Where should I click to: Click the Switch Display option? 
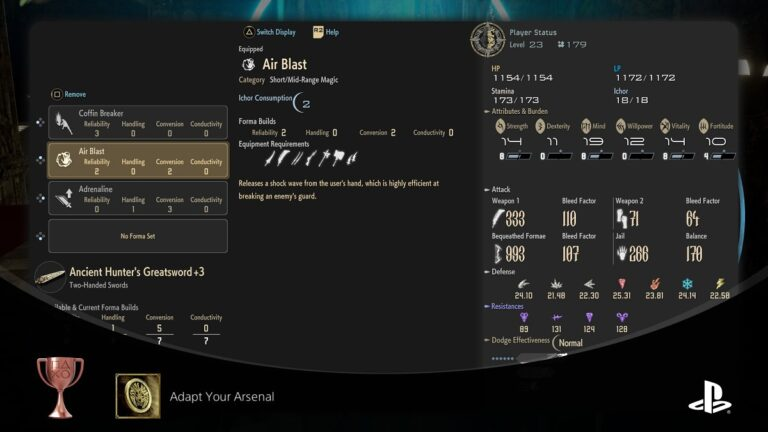(x=270, y=32)
